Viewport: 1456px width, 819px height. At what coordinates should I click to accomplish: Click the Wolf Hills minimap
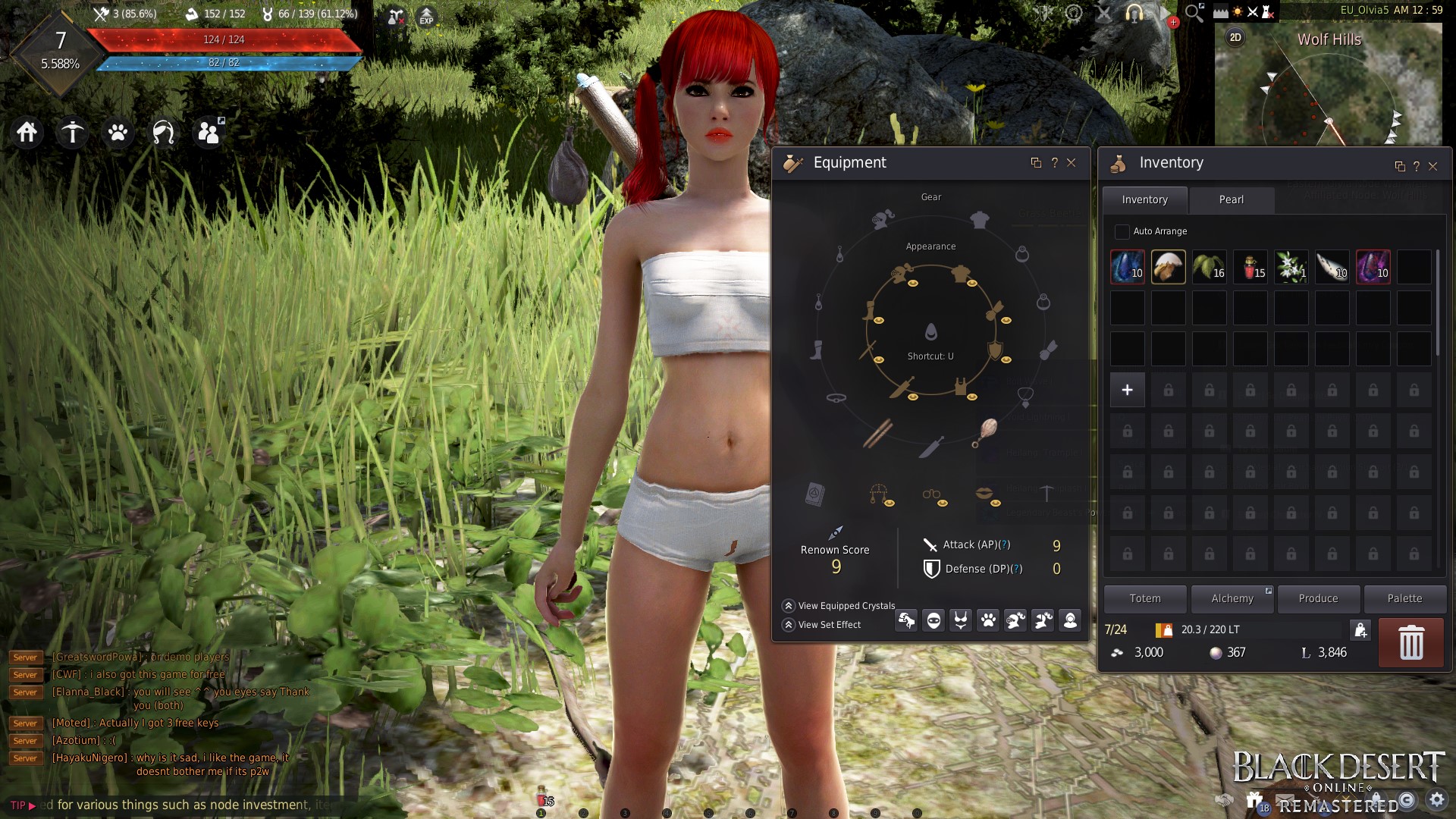[x=1328, y=91]
